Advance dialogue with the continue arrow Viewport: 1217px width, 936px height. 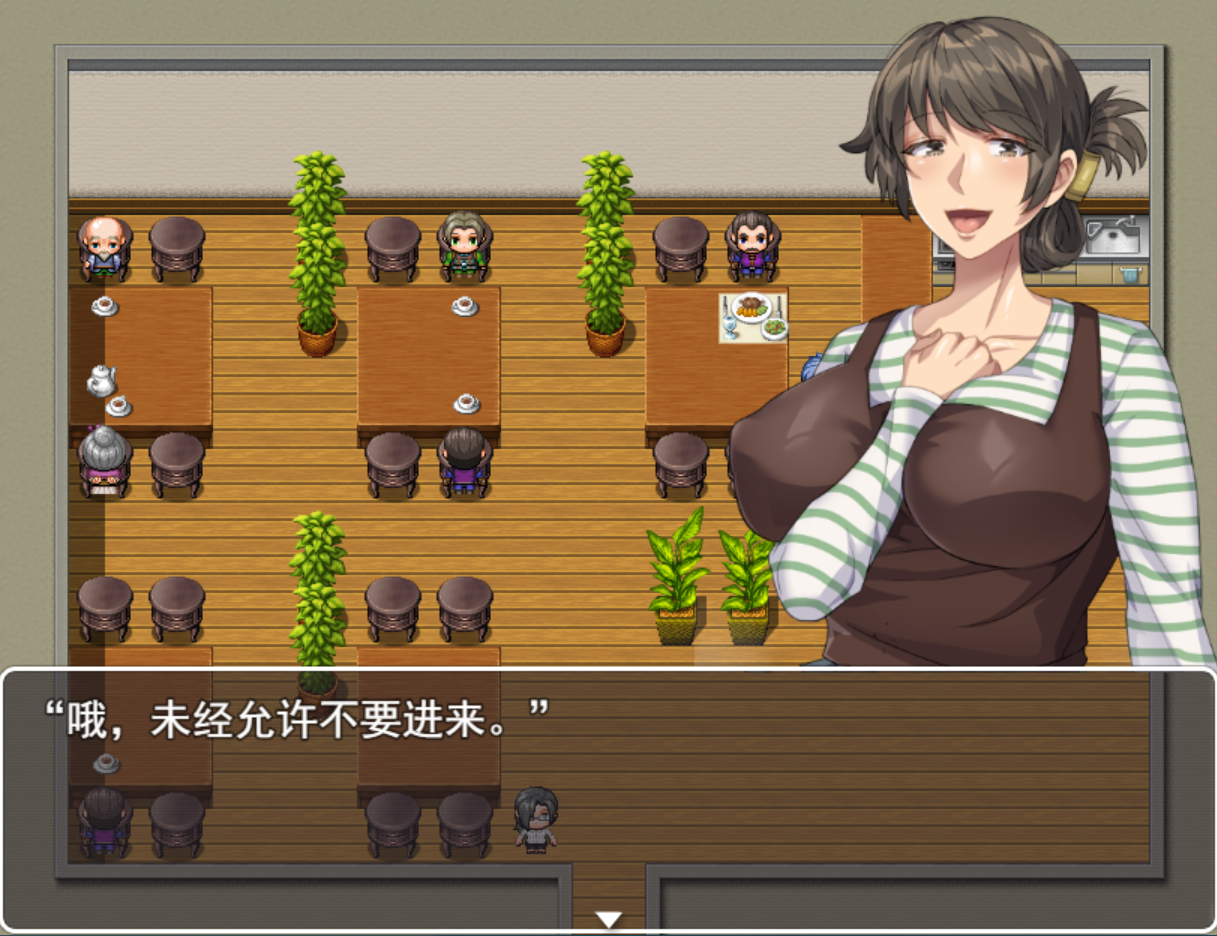click(608, 919)
